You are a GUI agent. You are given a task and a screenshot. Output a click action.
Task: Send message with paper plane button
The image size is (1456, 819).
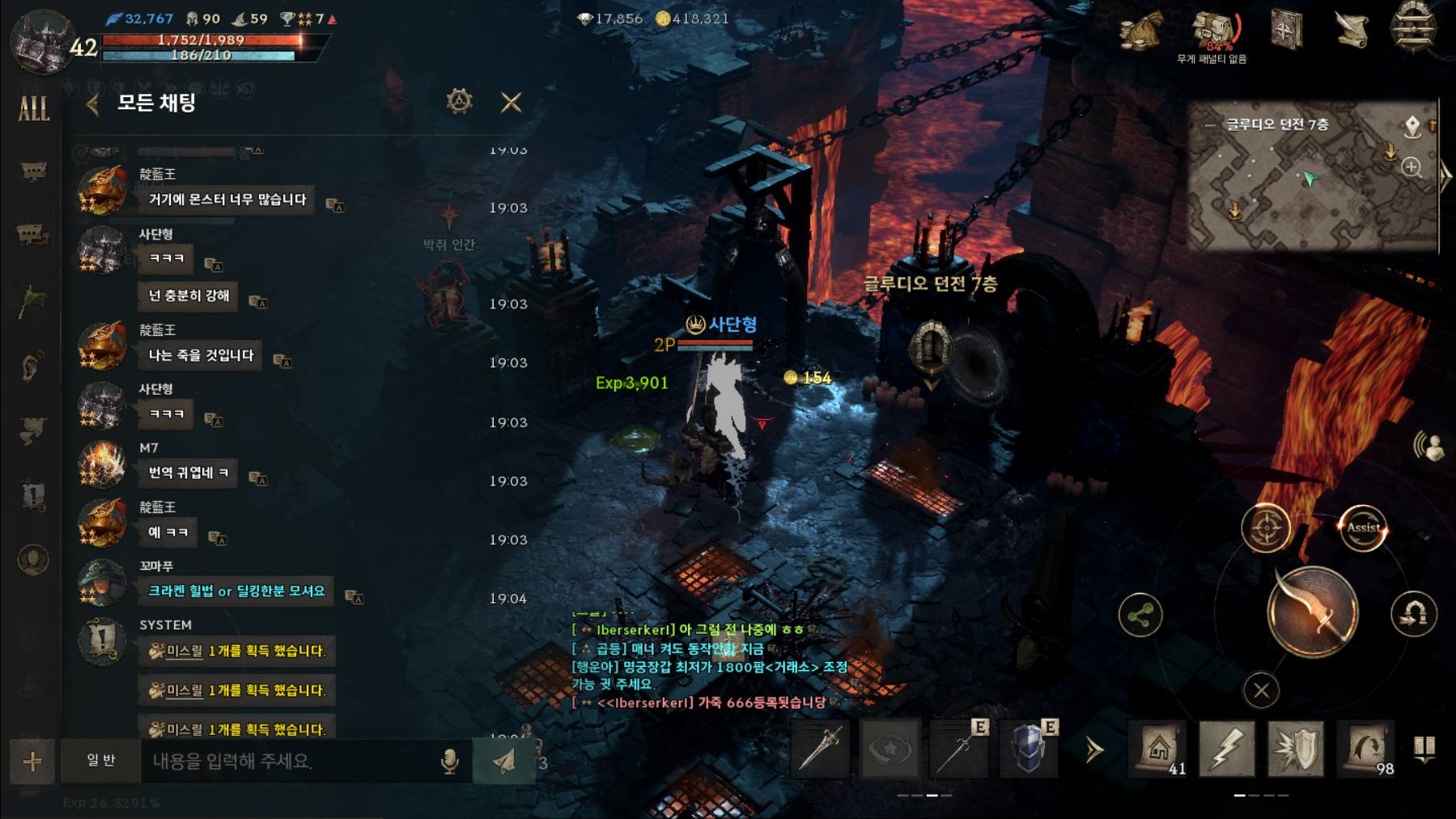pos(504,762)
